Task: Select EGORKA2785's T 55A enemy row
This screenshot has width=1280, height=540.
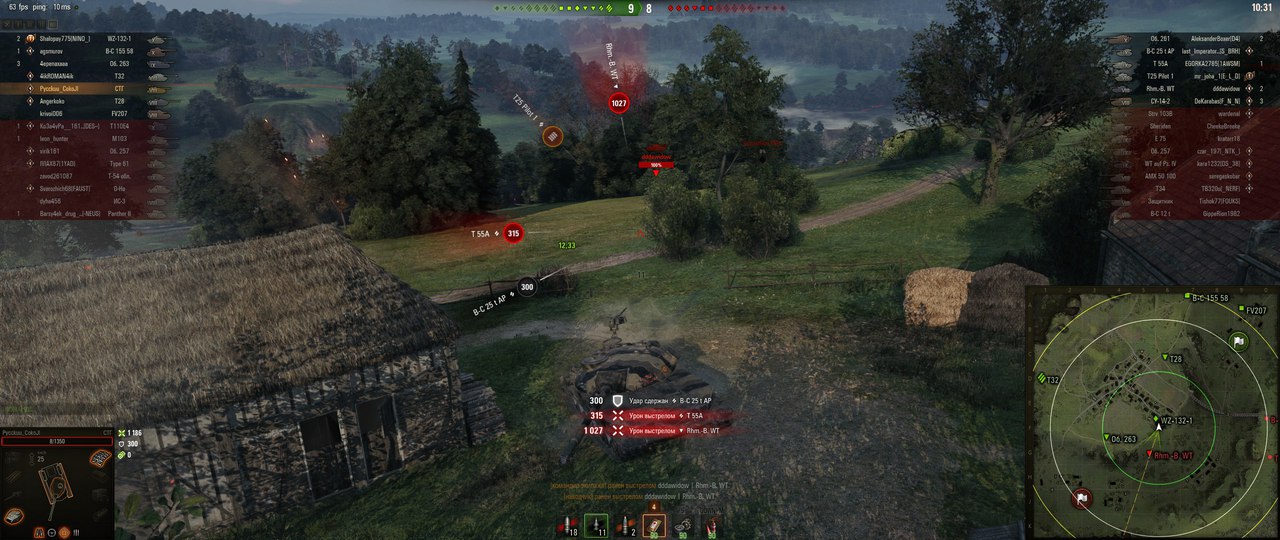Action: coord(1190,63)
